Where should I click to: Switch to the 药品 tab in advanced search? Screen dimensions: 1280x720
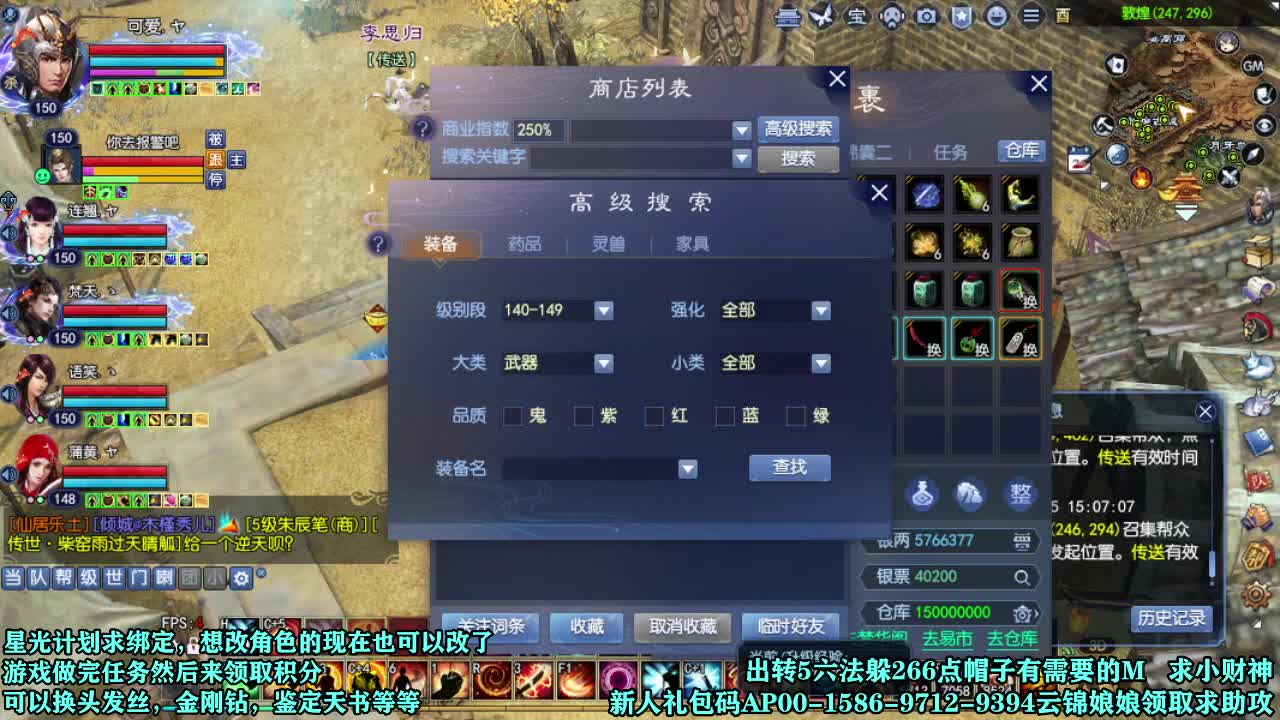click(x=525, y=243)
